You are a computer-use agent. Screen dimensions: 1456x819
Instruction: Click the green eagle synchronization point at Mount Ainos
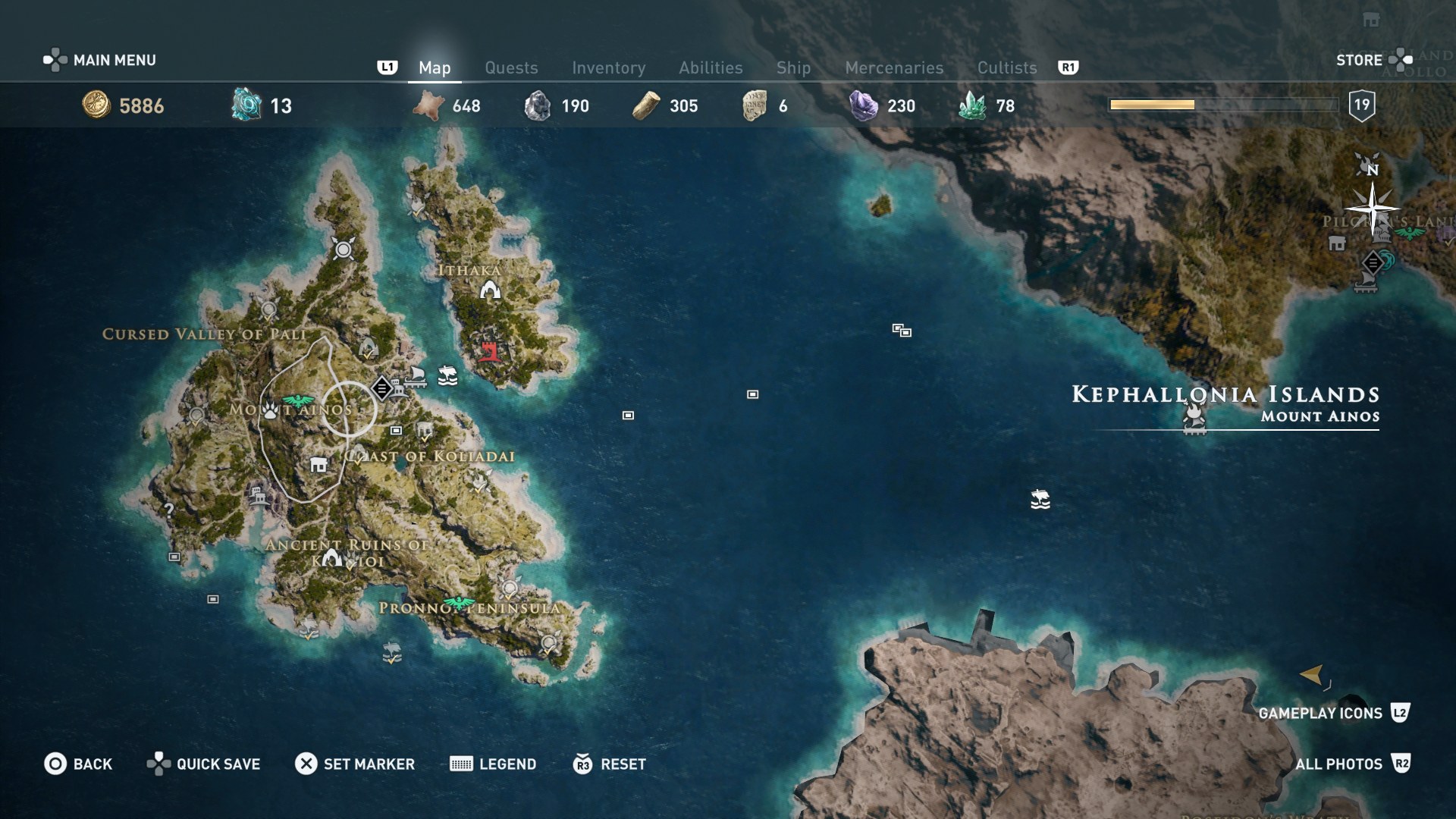(297, 400)
